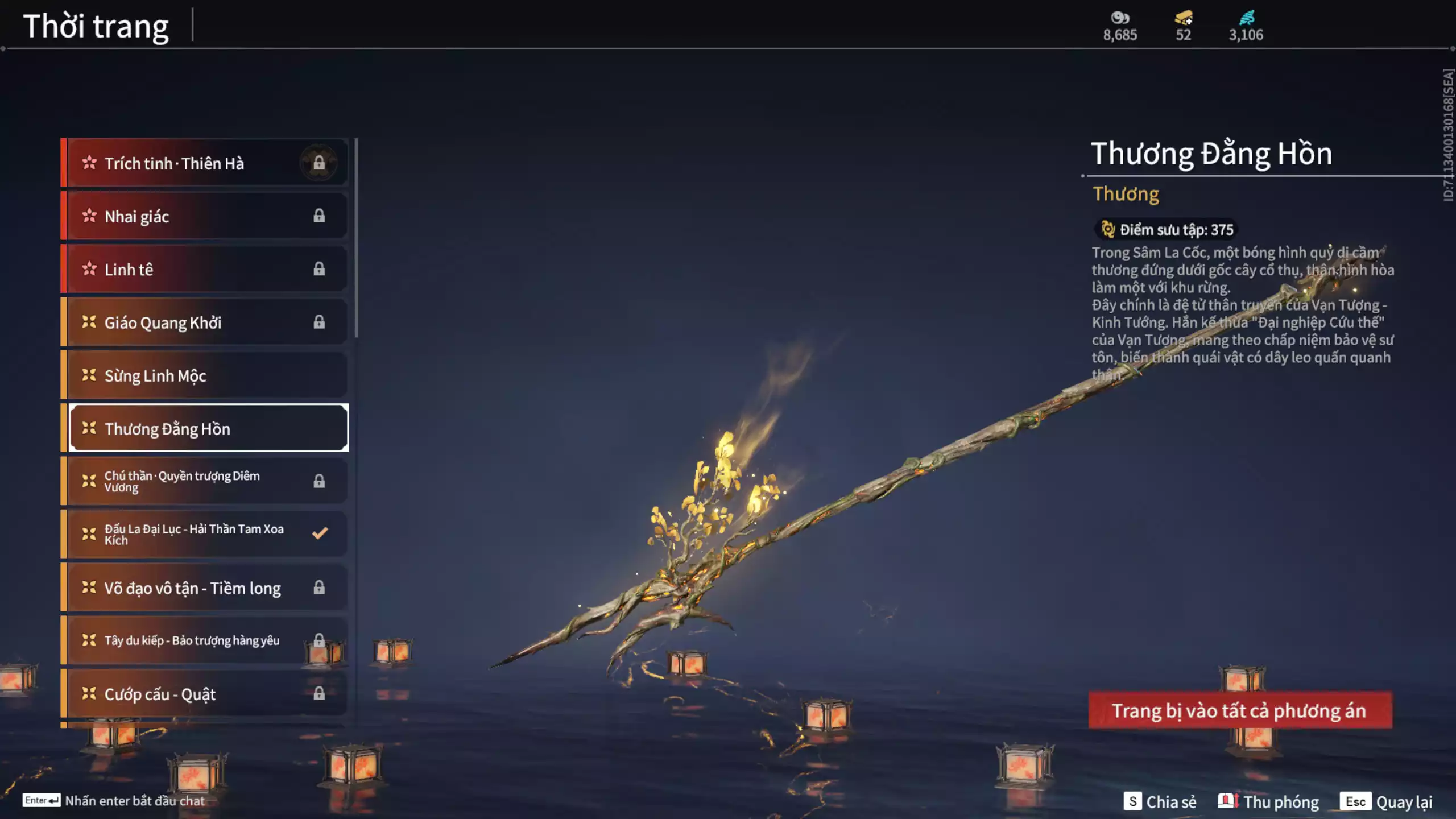Select the Sừng Linh Mộc skin
This screenshot has width=1456, height=819.
205,375
